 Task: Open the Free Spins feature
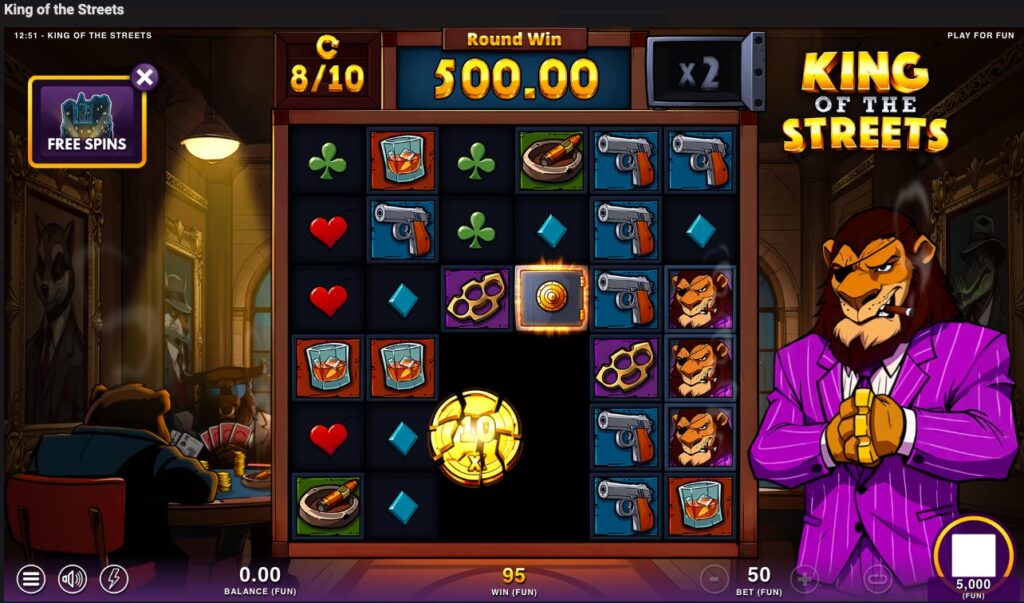[87, 122]
